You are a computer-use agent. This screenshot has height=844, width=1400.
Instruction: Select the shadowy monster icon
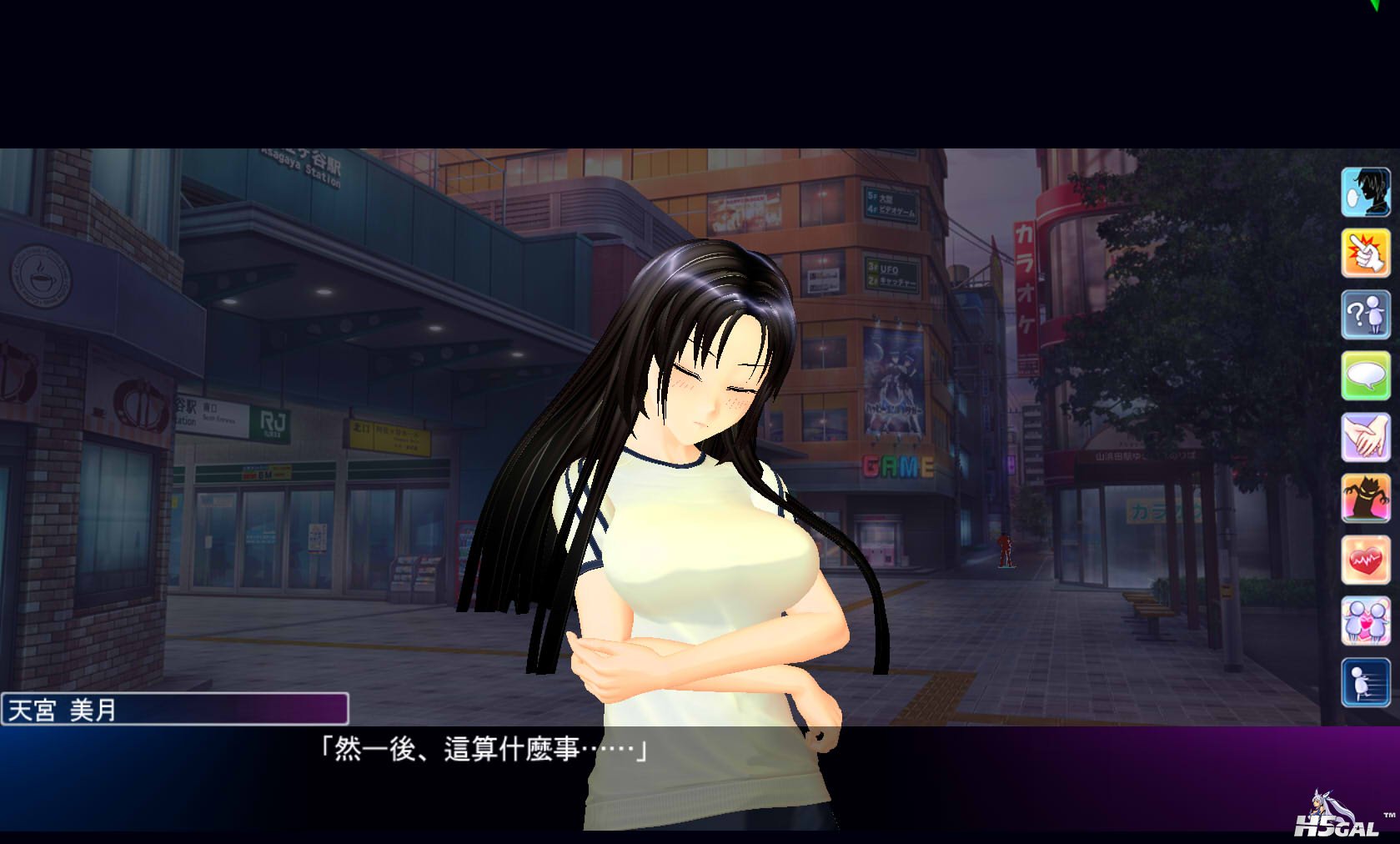coord(1365,499)
